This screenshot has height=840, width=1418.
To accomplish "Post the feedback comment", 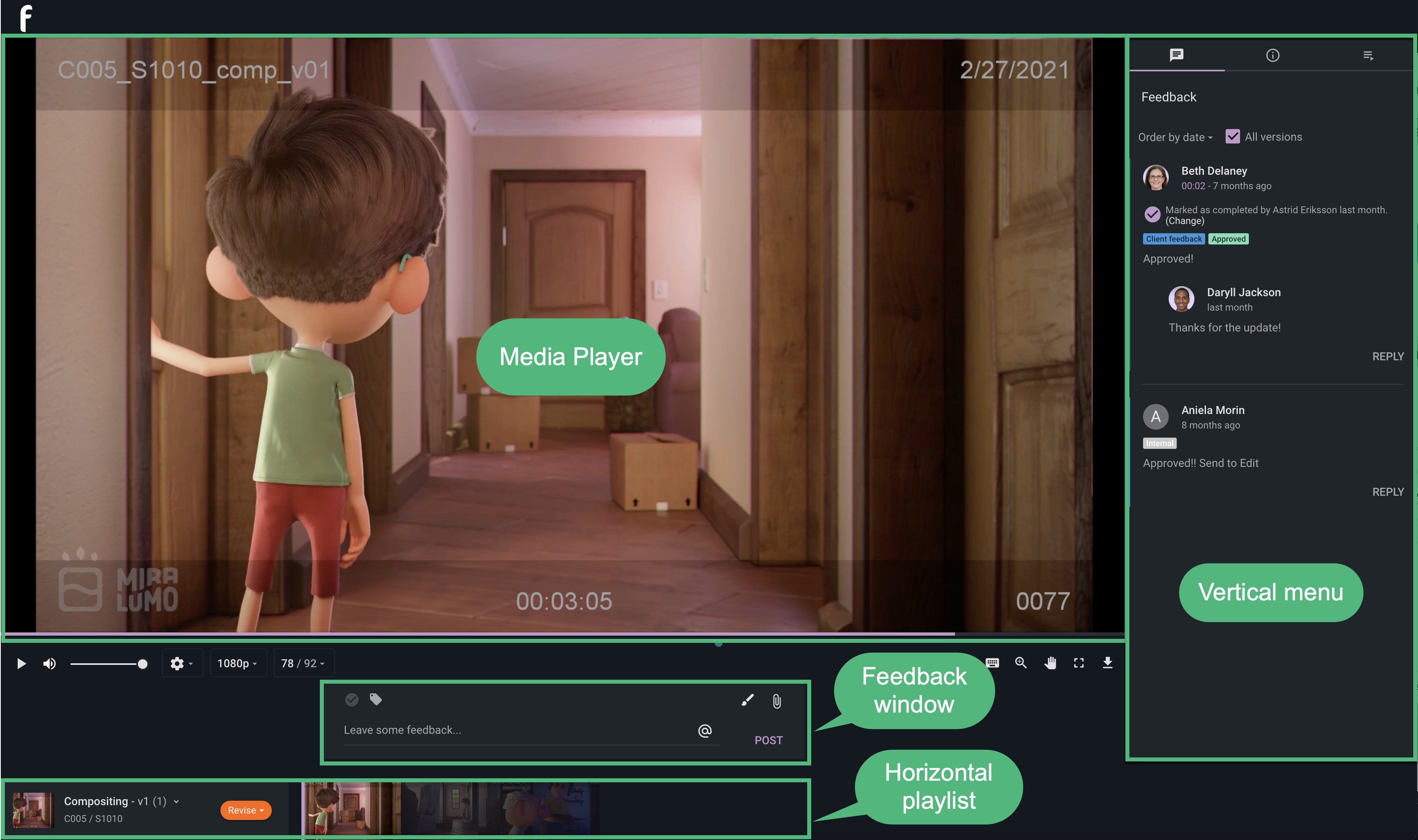I will (768, 740).
